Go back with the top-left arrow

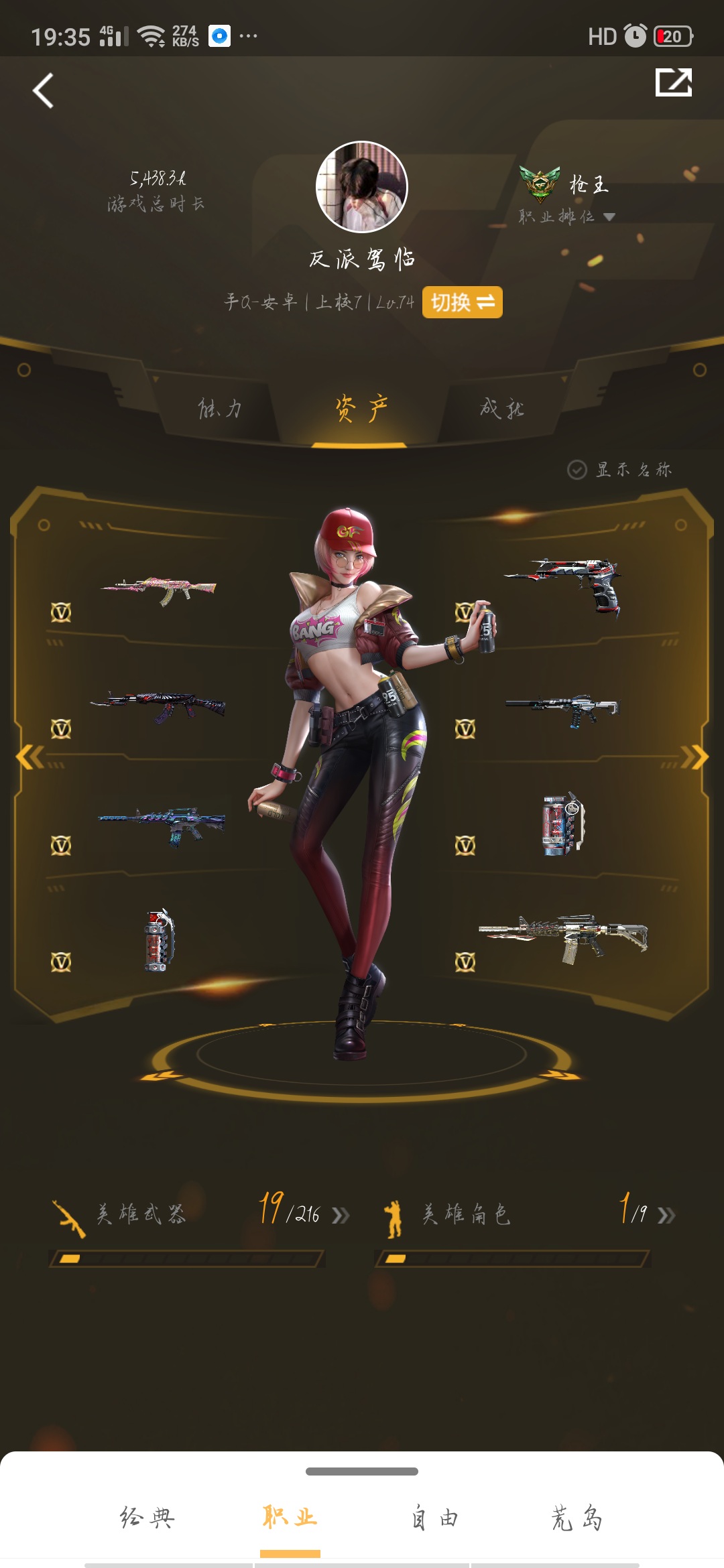(44, 90)
